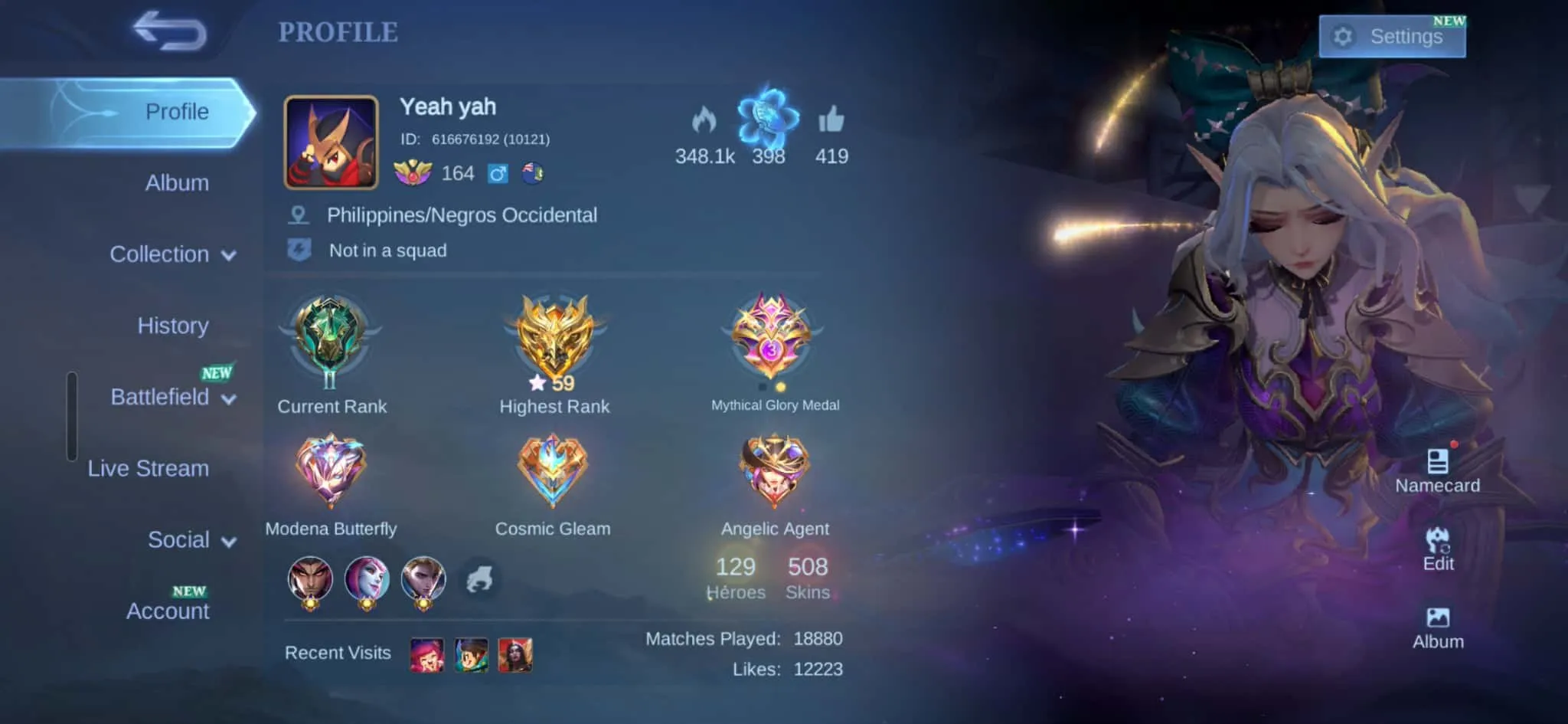The width and height of the screenshot is (1568, 724).
Task: Click the squad shield icon beside Not in a squad
Action: (300, 249)
